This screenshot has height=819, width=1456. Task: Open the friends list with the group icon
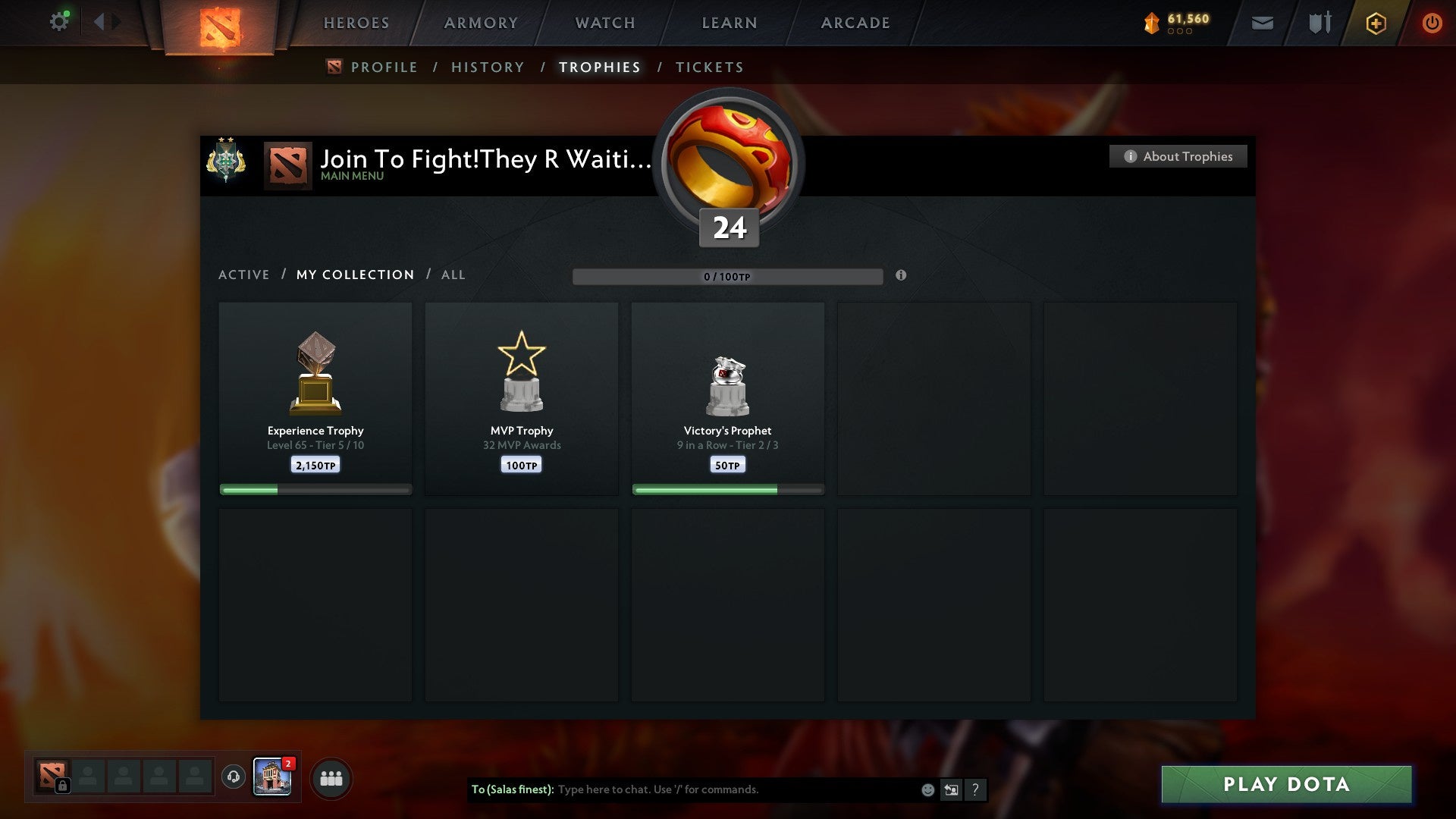click(x=331, y=777)
